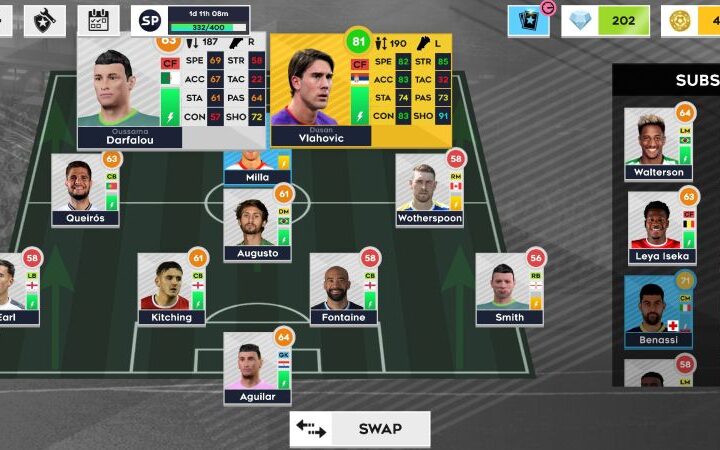Click the SWAP button
The image size is (720, 450).
pyautogui.click(x=360, y=429)
